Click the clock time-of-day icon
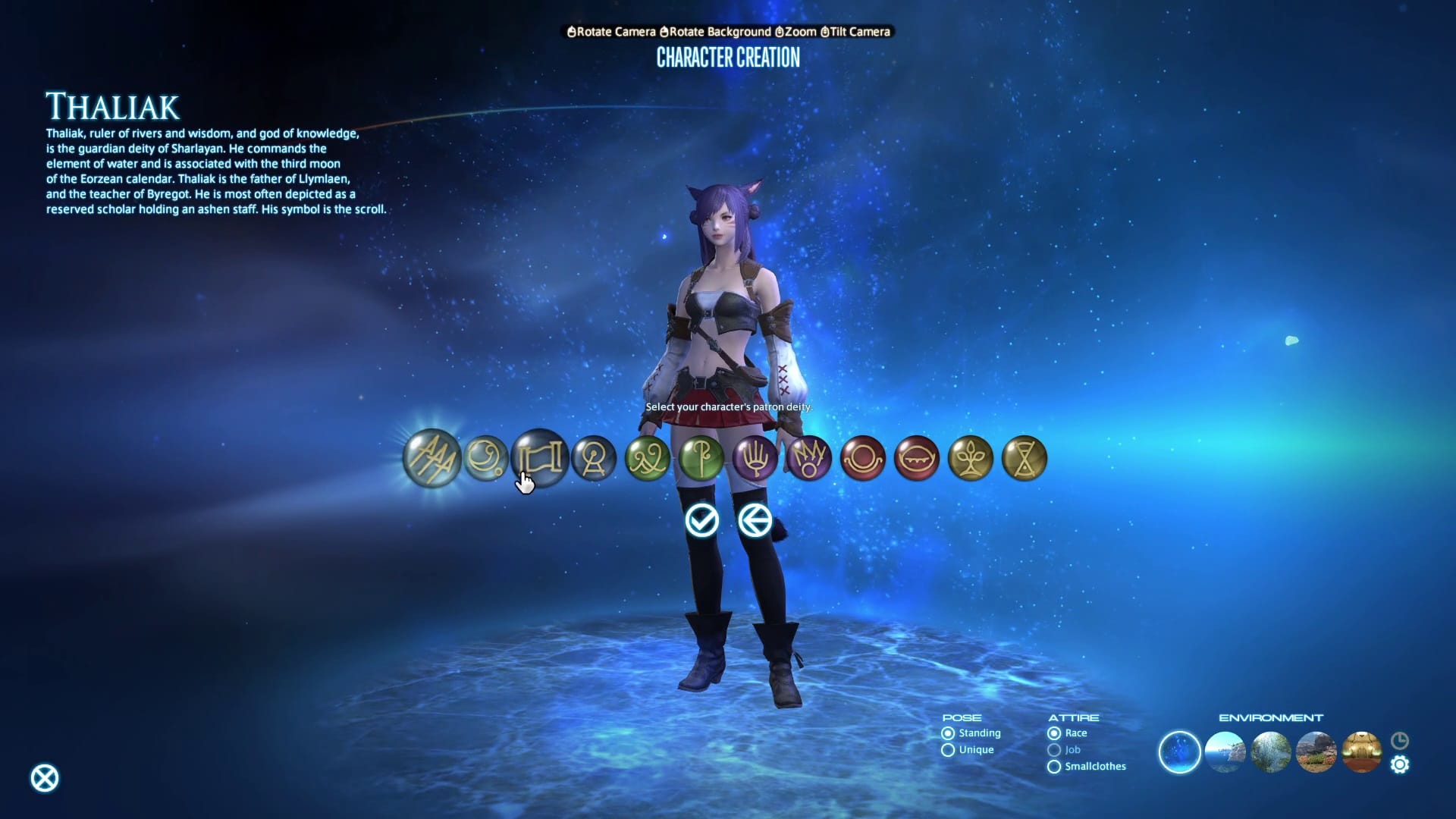Screen dimensions: 1456x819 click(1400, 740)
